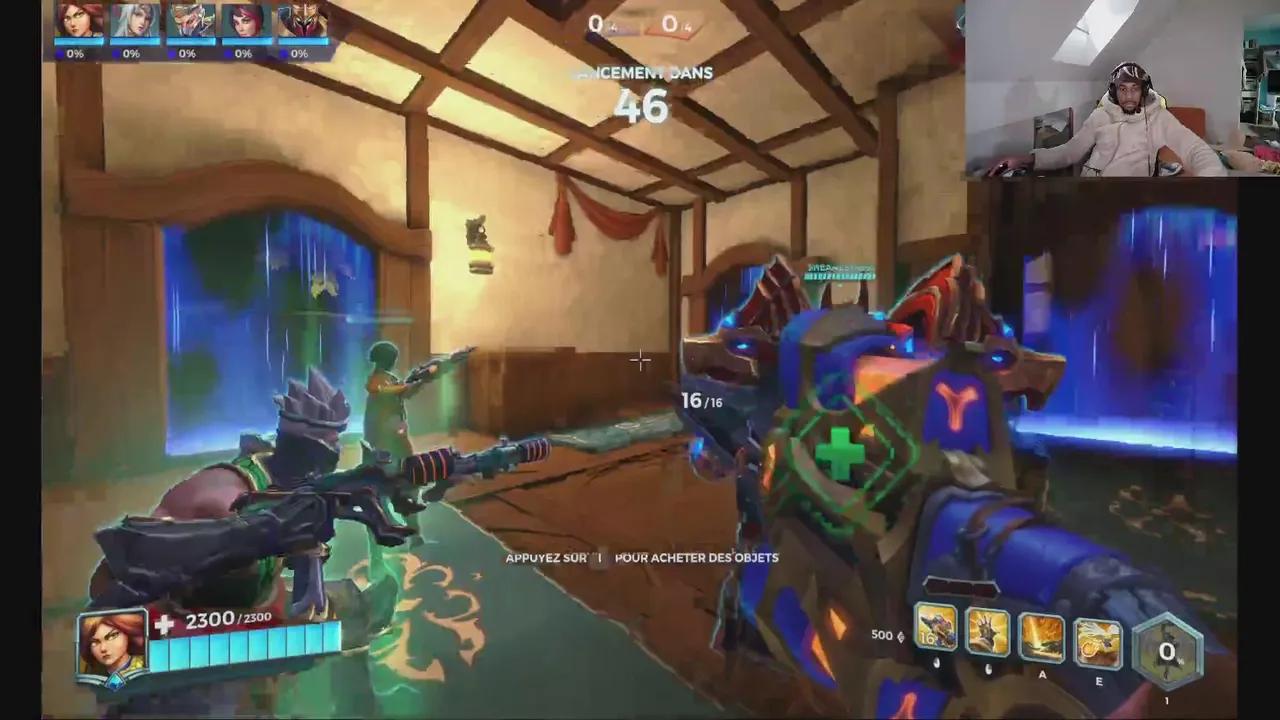Select the blue team score at top center
The width and height of the screenshot is (1280, 720).
[596, 25]
